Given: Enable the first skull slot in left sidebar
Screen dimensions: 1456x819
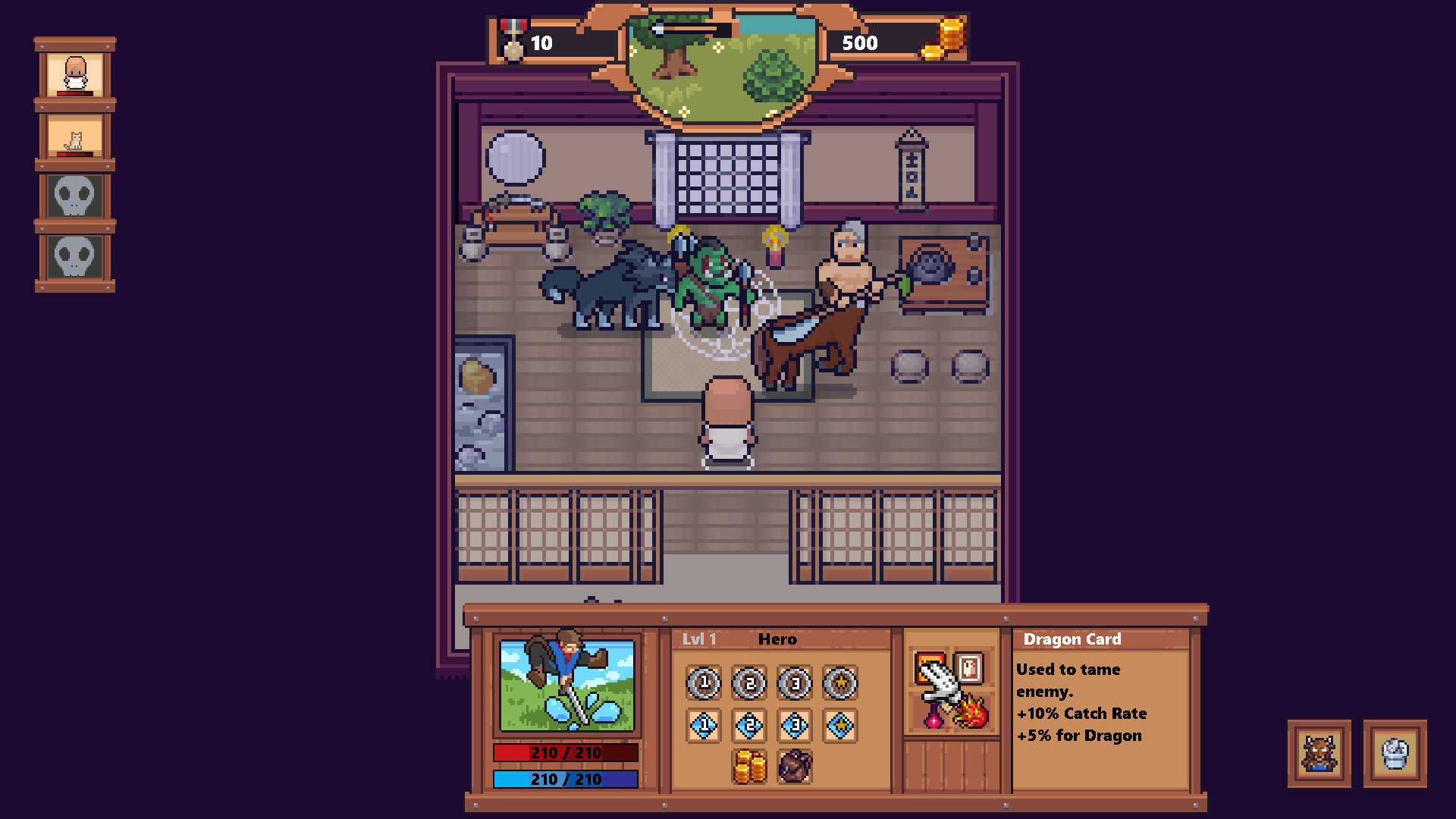Looking at the screenshot, I should (x=74, y=196).
